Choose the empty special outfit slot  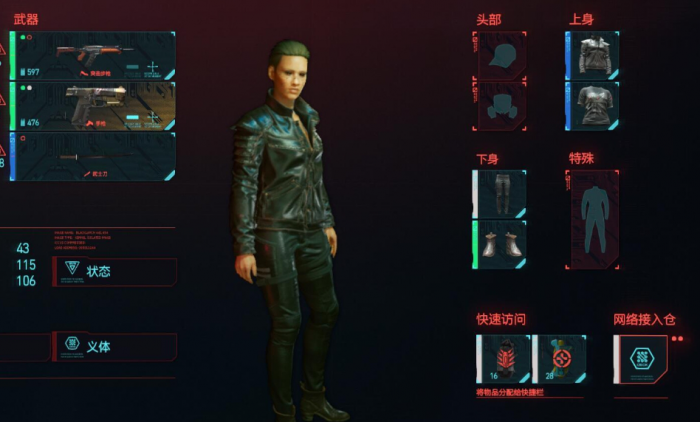pyautogui.click(x=593, y=219)
